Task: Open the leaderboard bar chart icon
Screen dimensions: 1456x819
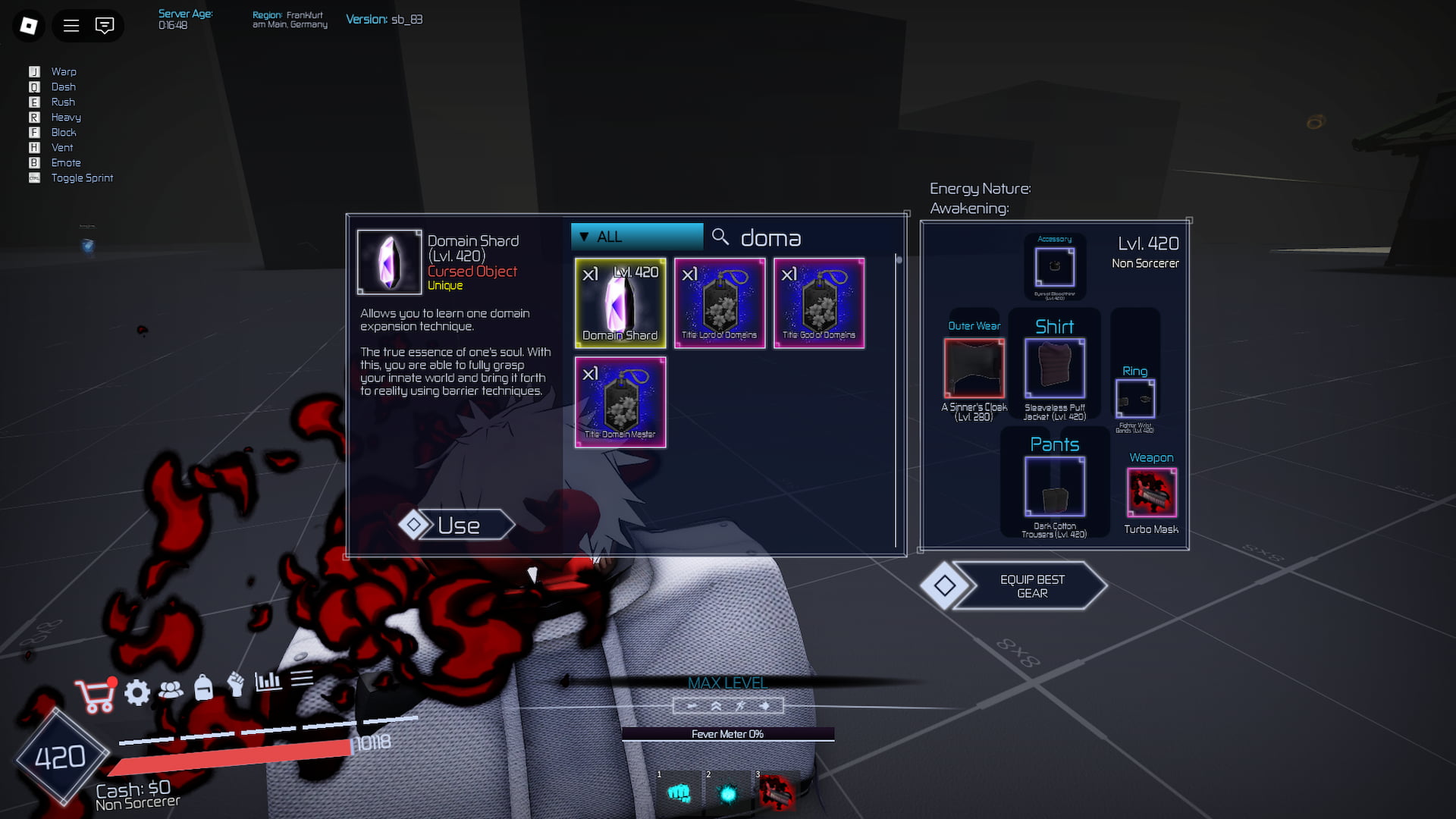Action: 268,681
